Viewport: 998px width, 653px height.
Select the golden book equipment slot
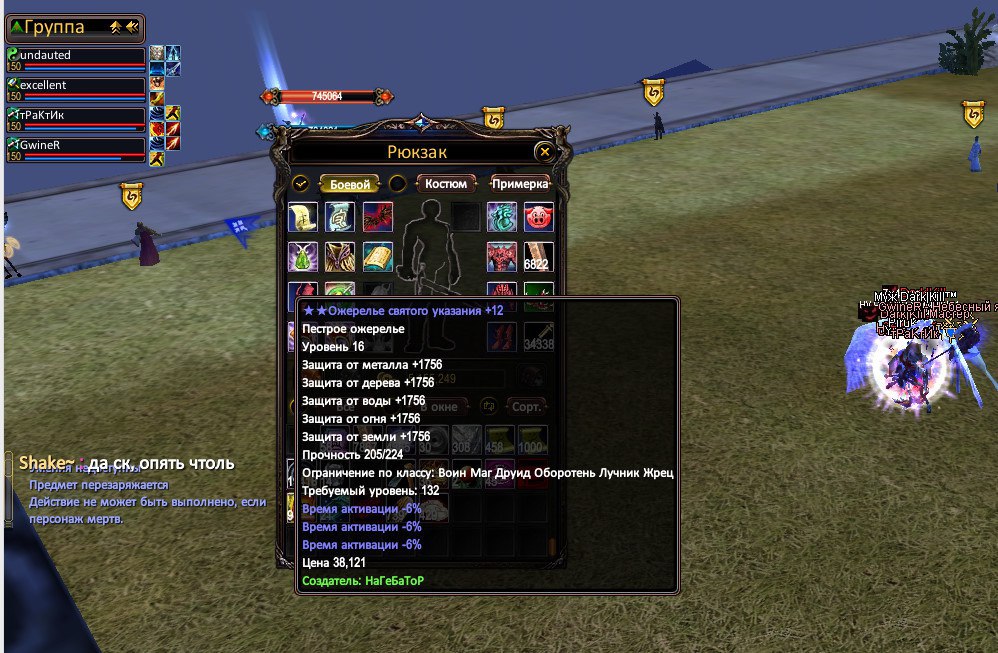tap(378, 257)
